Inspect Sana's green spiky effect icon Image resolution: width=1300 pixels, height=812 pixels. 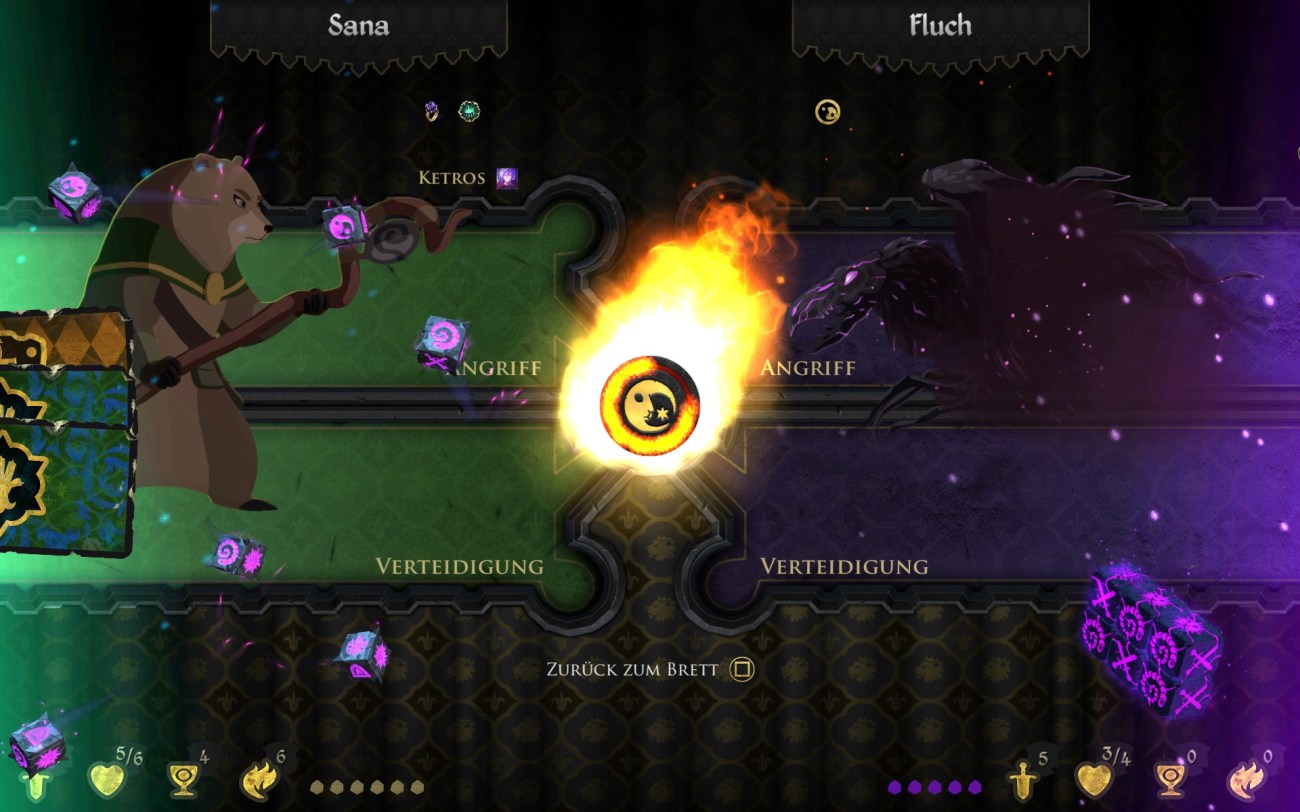click(x=468, y=111)
